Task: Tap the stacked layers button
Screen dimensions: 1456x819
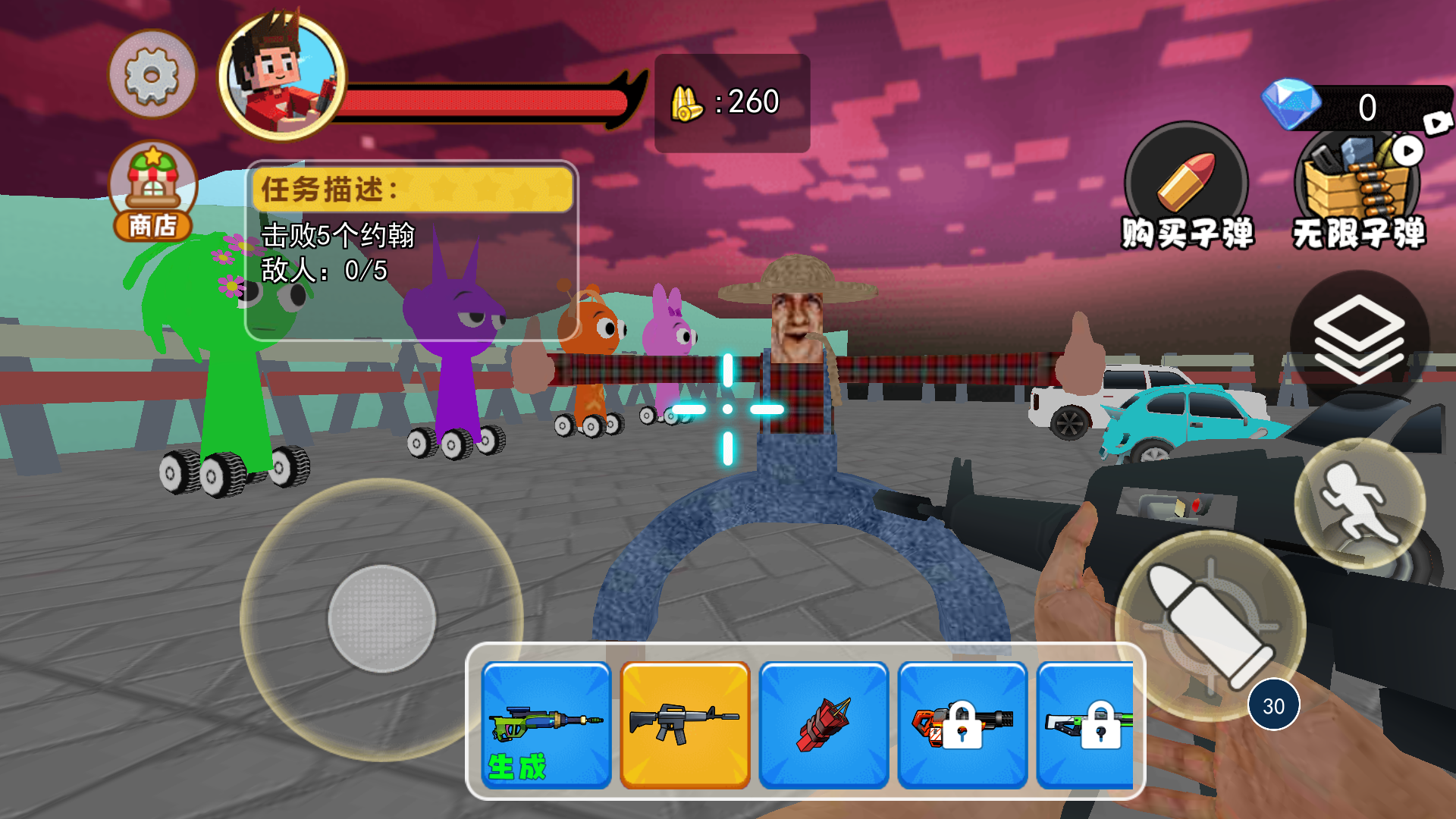Action: point(1359,339)
